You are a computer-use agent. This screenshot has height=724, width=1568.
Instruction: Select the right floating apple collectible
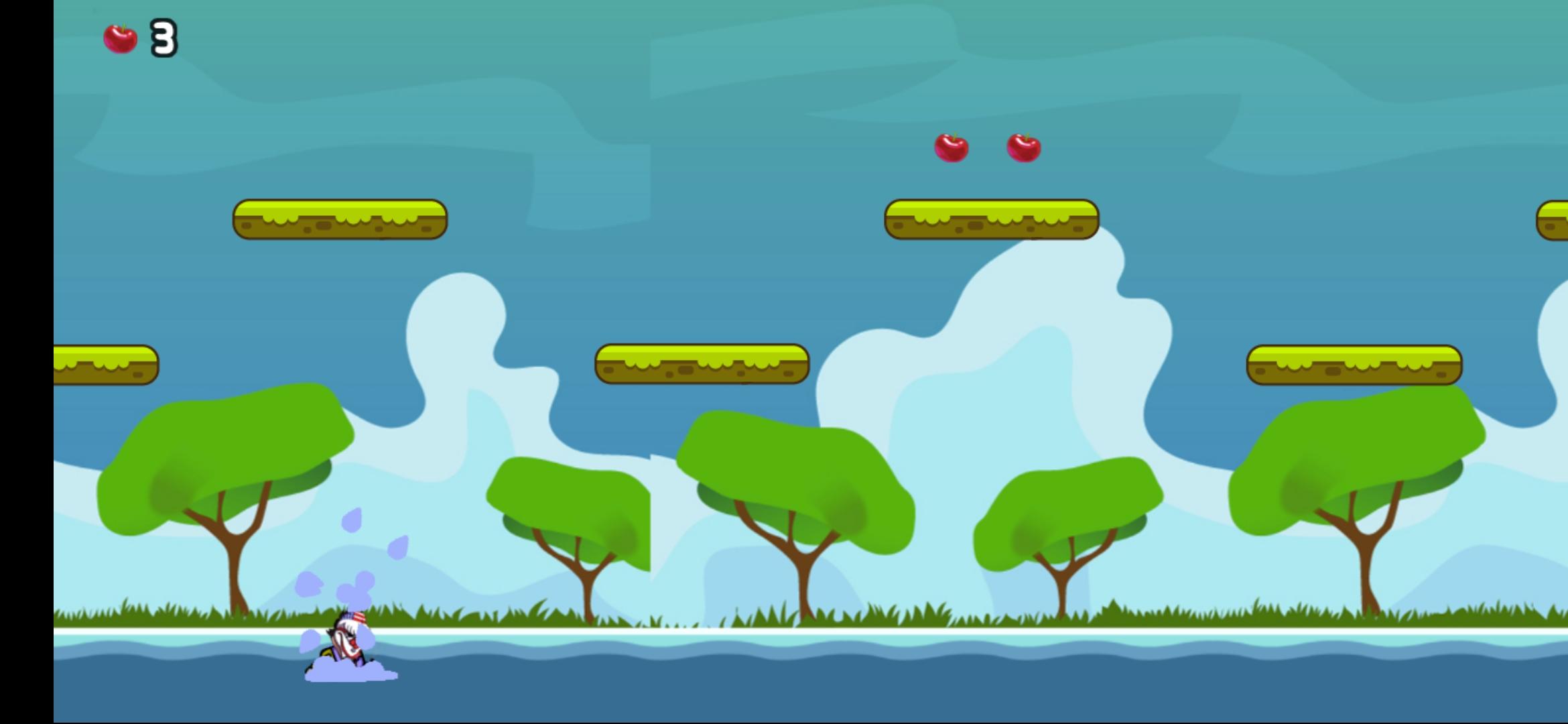[x=1023, y=148]
